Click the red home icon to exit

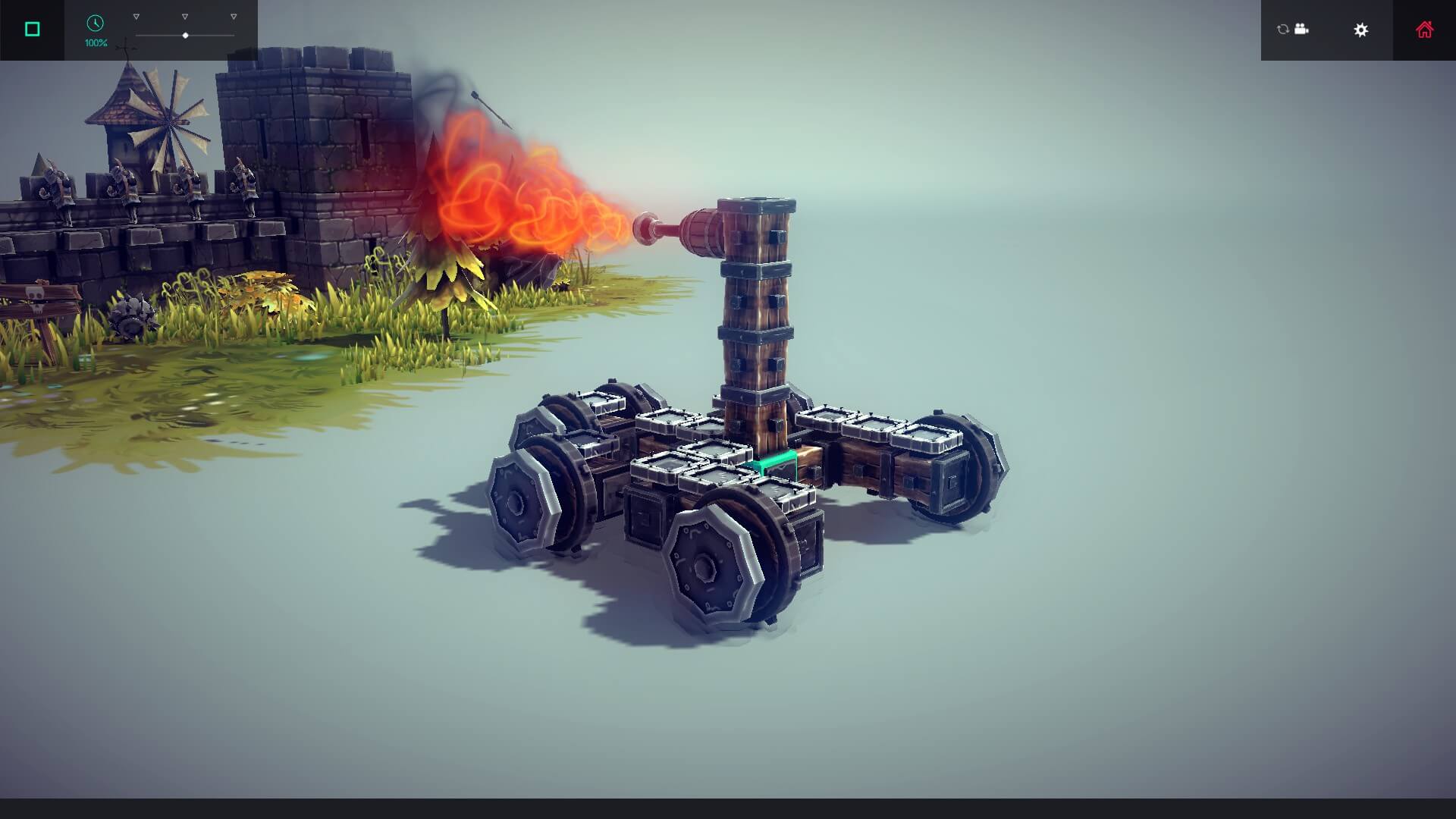pos(1425,29)
